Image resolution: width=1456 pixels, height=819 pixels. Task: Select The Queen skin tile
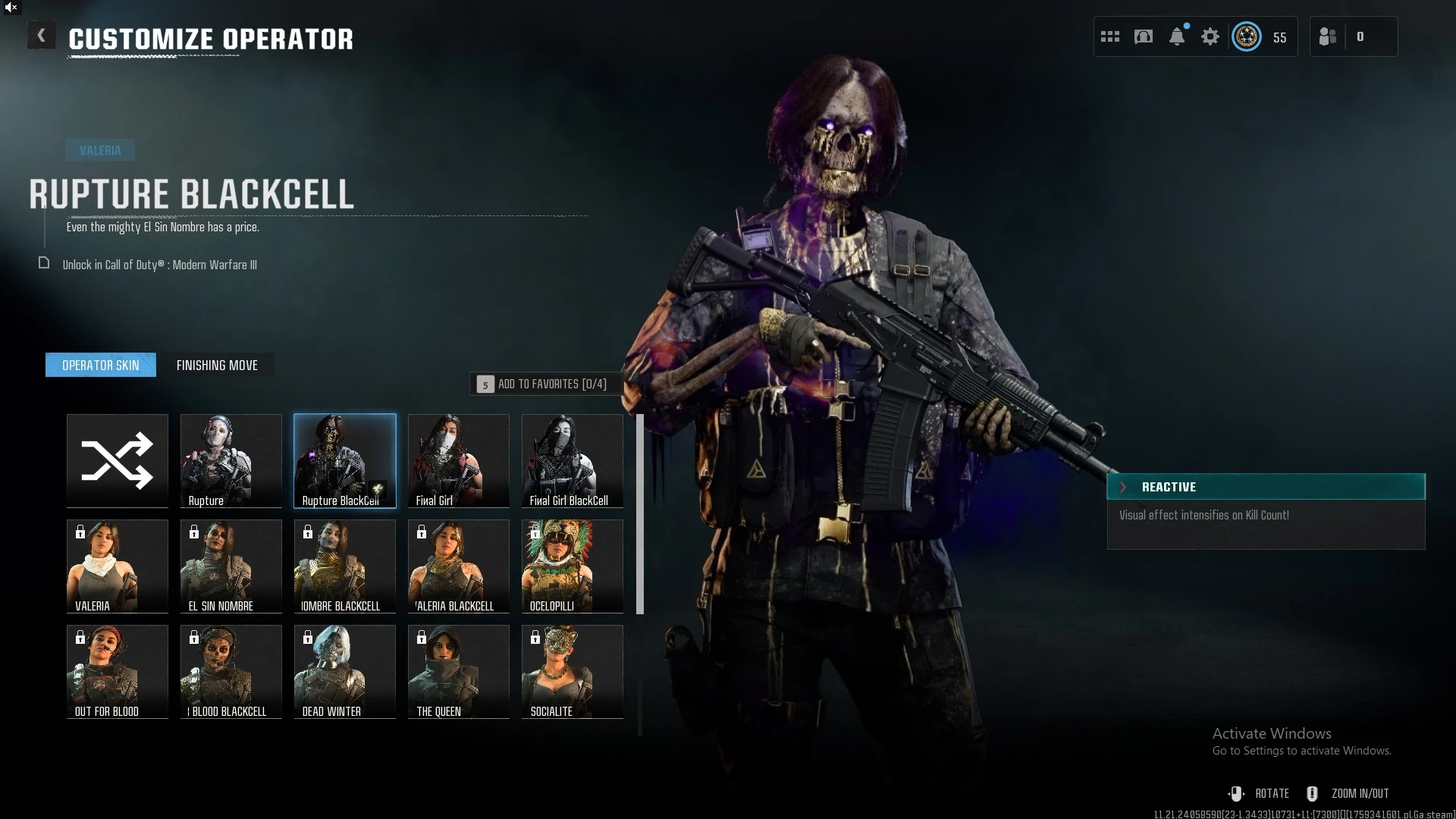[459, 671]
